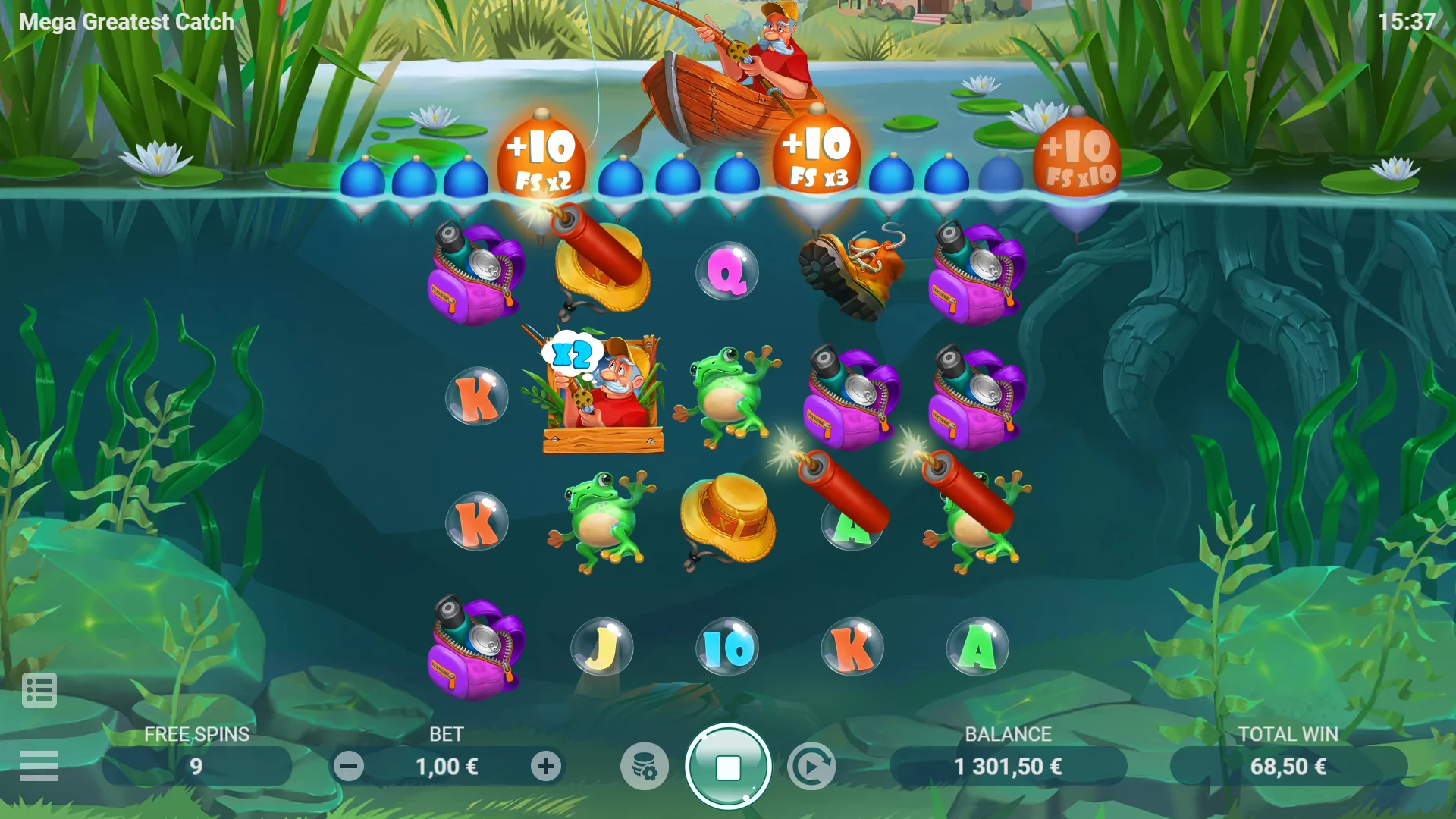
Task: Click the 1,00 € bet amount field
Action: click(x=447, y=766)
